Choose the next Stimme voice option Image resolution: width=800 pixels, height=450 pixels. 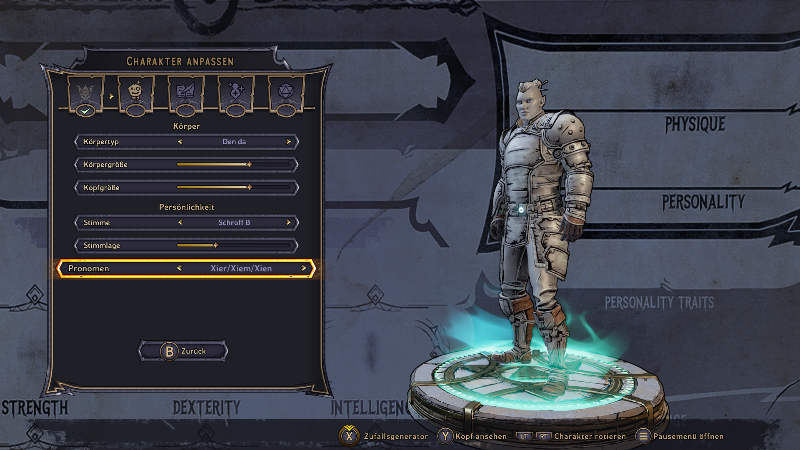pos(290,222)
